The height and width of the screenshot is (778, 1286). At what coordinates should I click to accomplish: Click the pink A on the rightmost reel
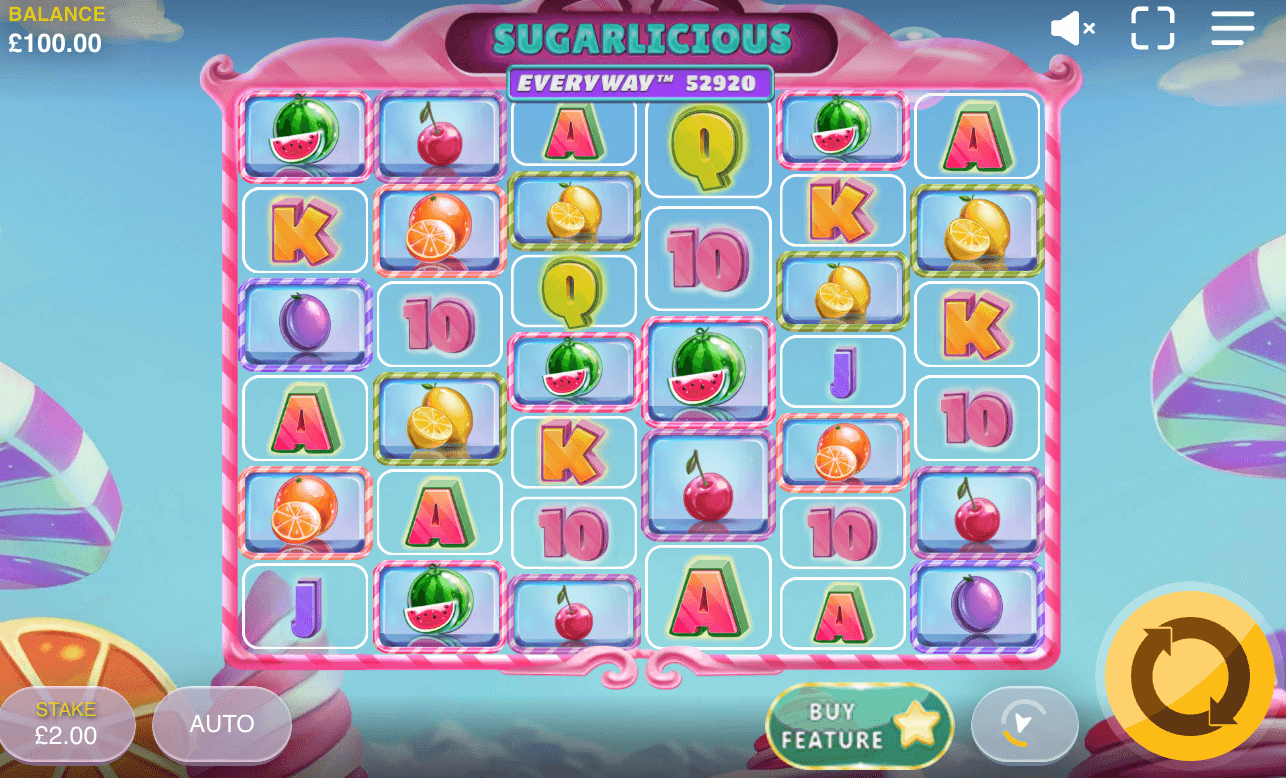(977, 139)
